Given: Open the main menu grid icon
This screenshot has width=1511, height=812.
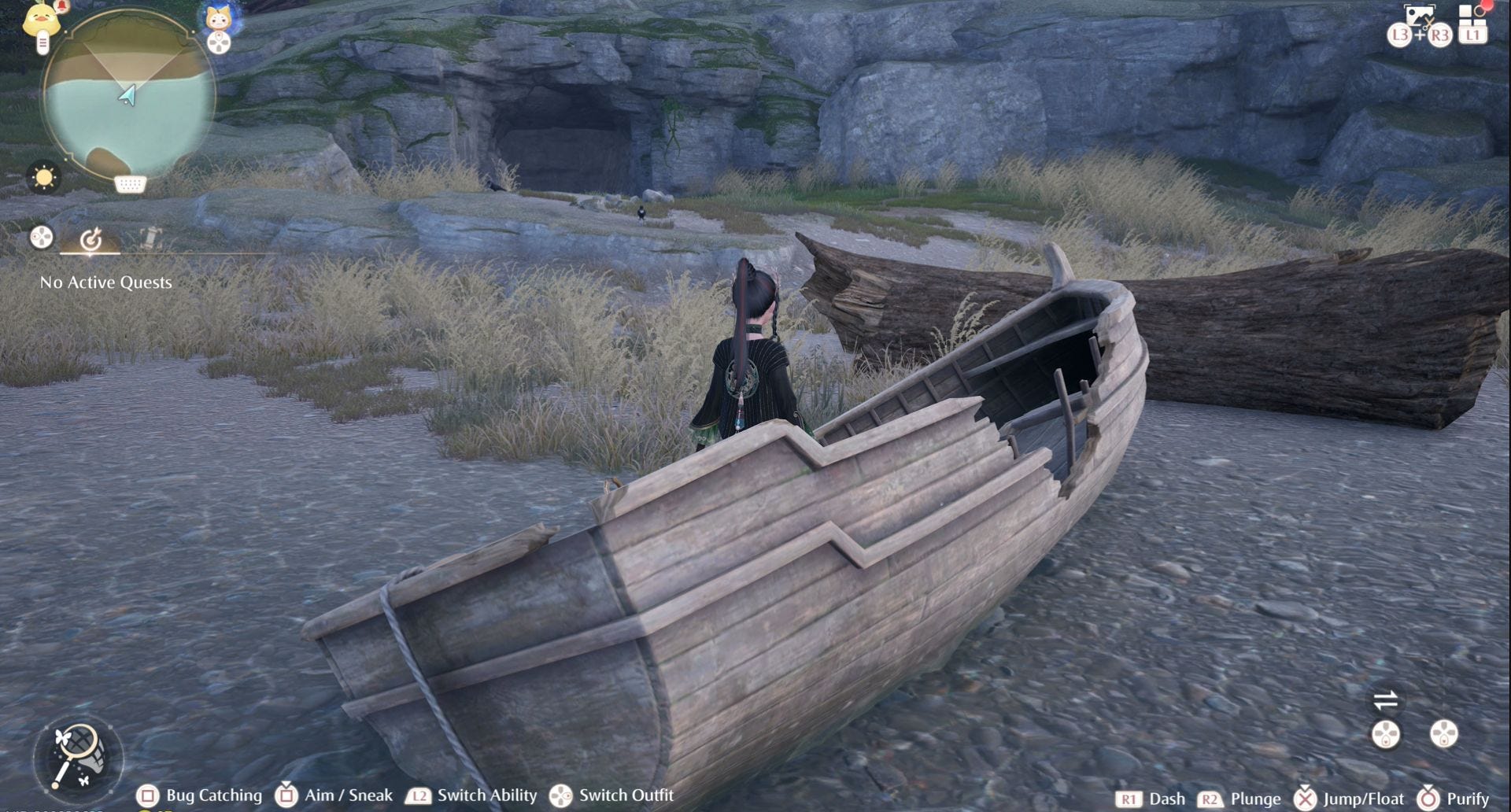Looking at the screenshot, I should click(x=1472, y=14).
